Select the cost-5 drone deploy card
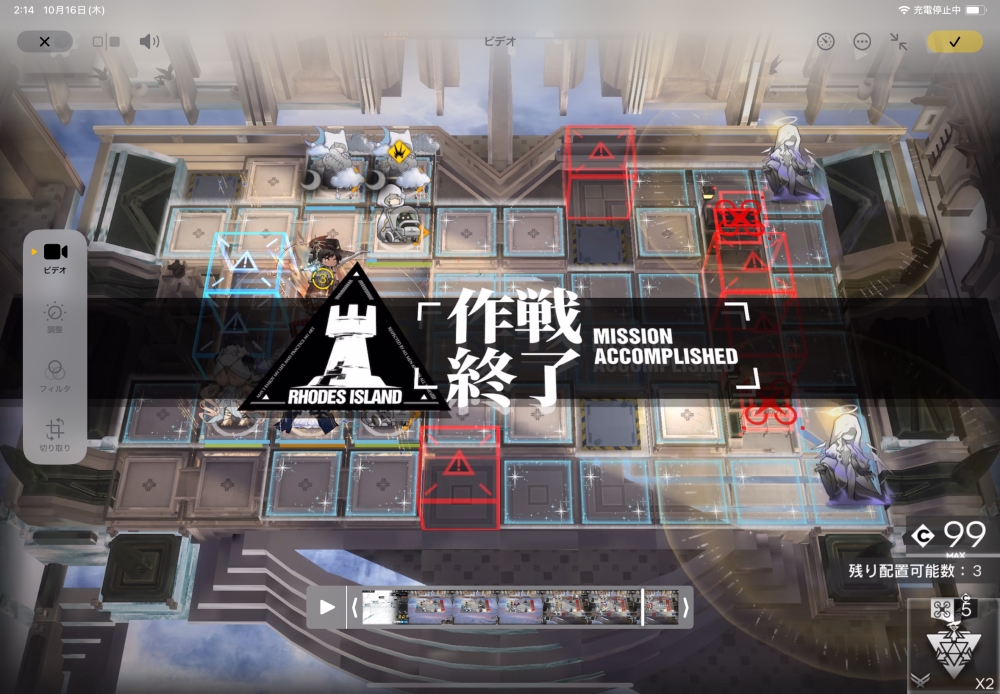 [x=954, y=646]
